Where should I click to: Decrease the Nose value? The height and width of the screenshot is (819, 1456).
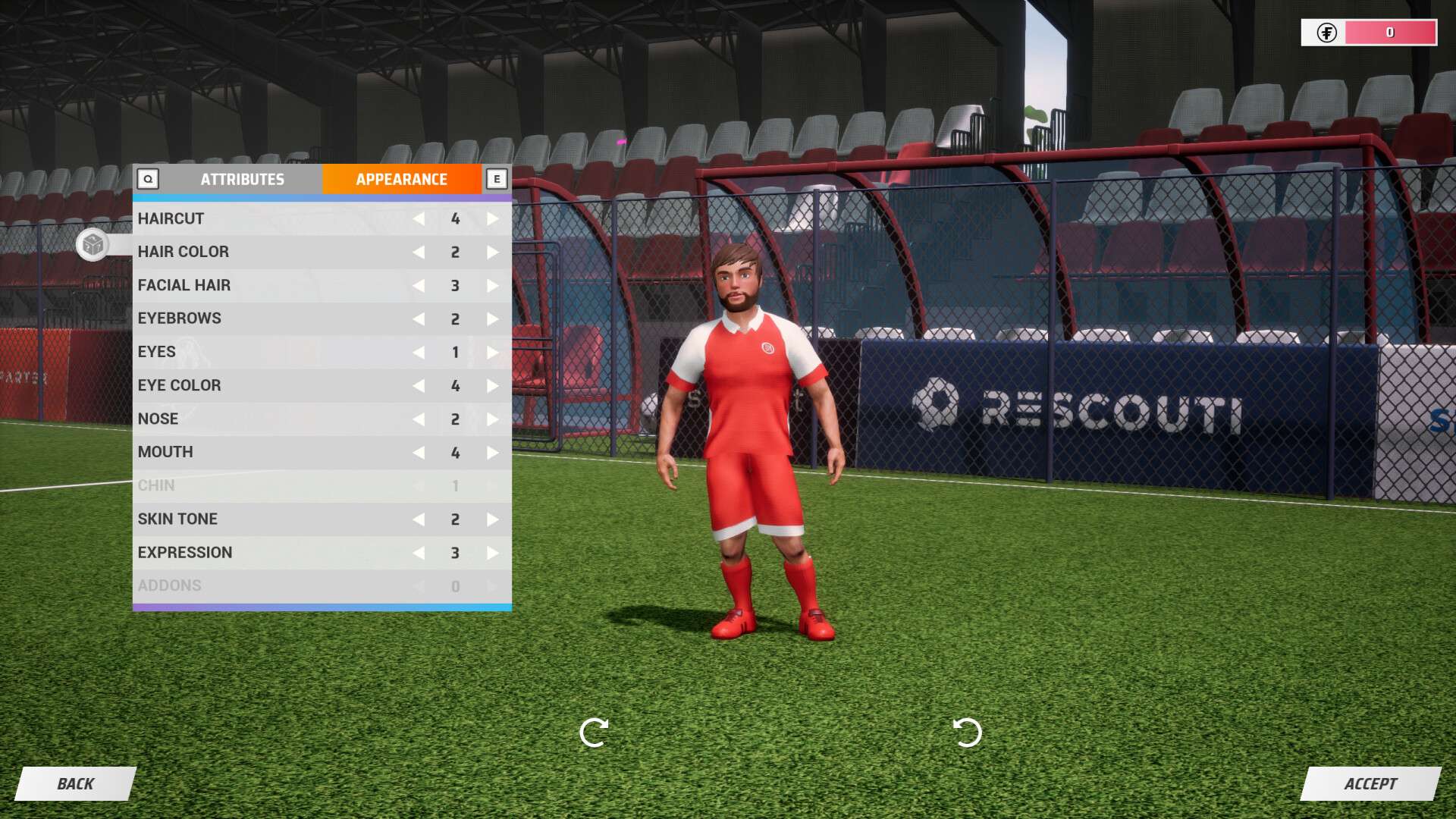pyautogui.click(x=419, y=419)
